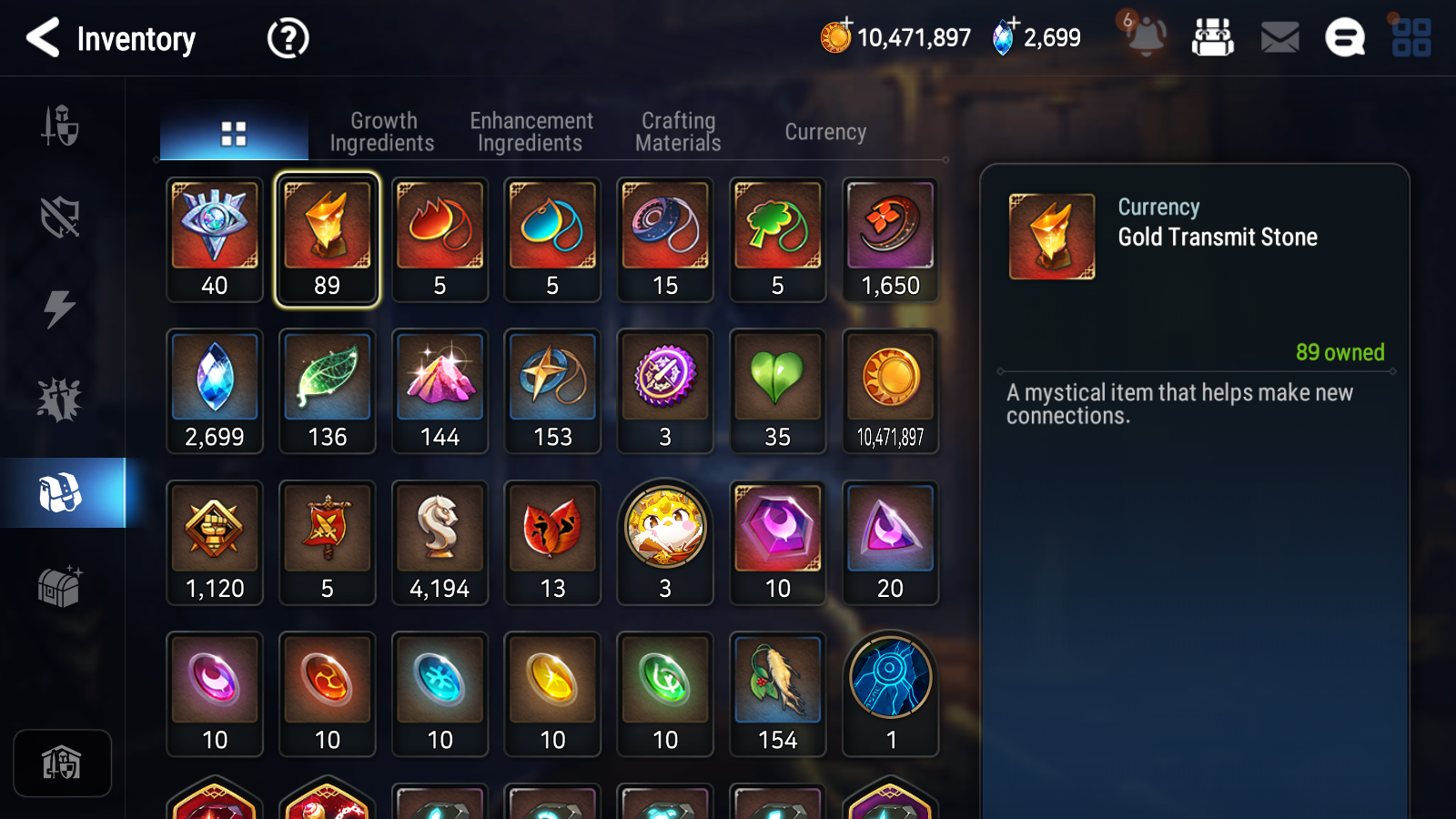Select the all-items grid tab
Viewport: 1456px width, 819px height.
[x=234, y=134]
